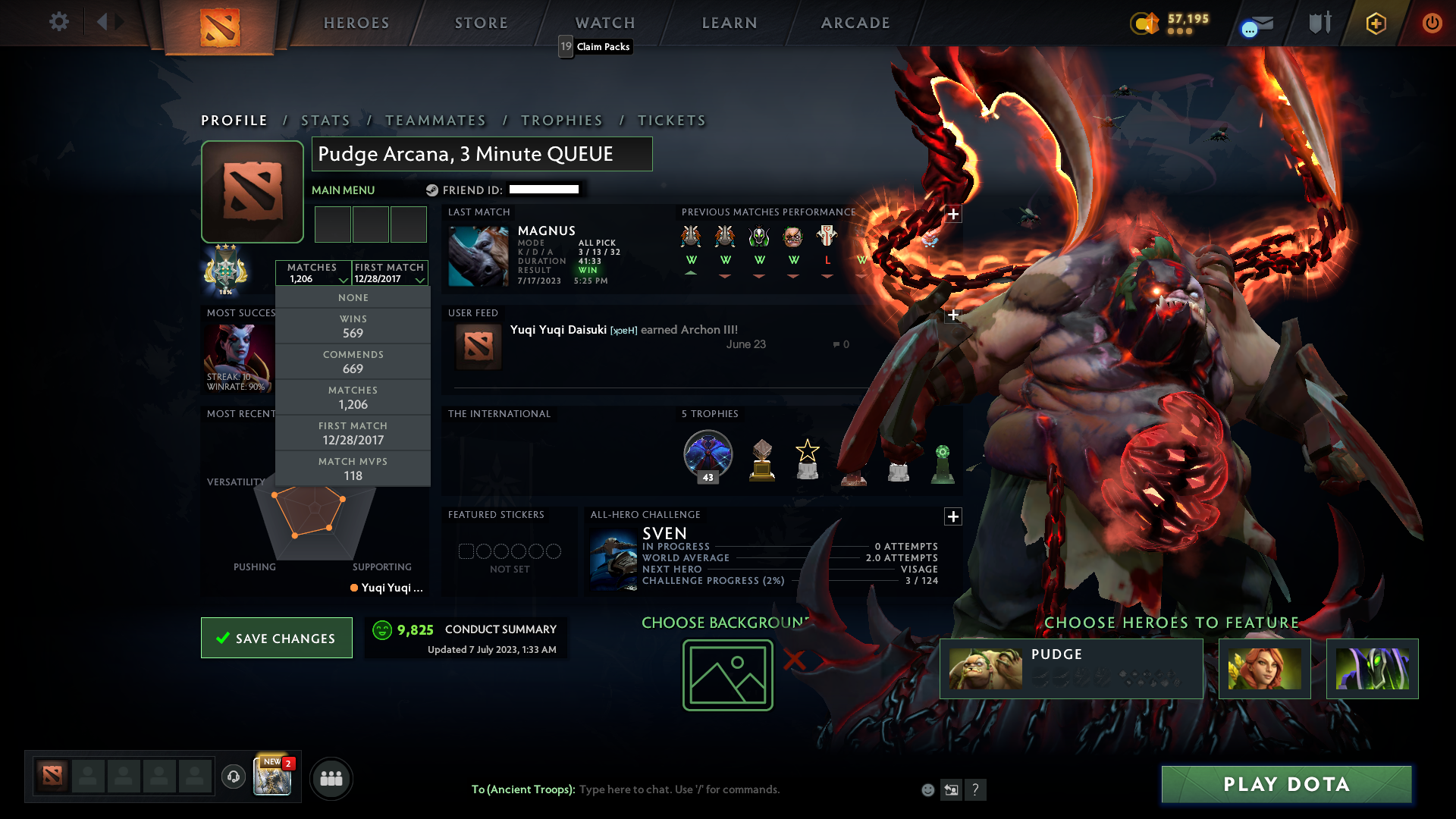This screenshot has width=1456, height=819.
Task: Open the Trophies tab
Action: (561, 120)
